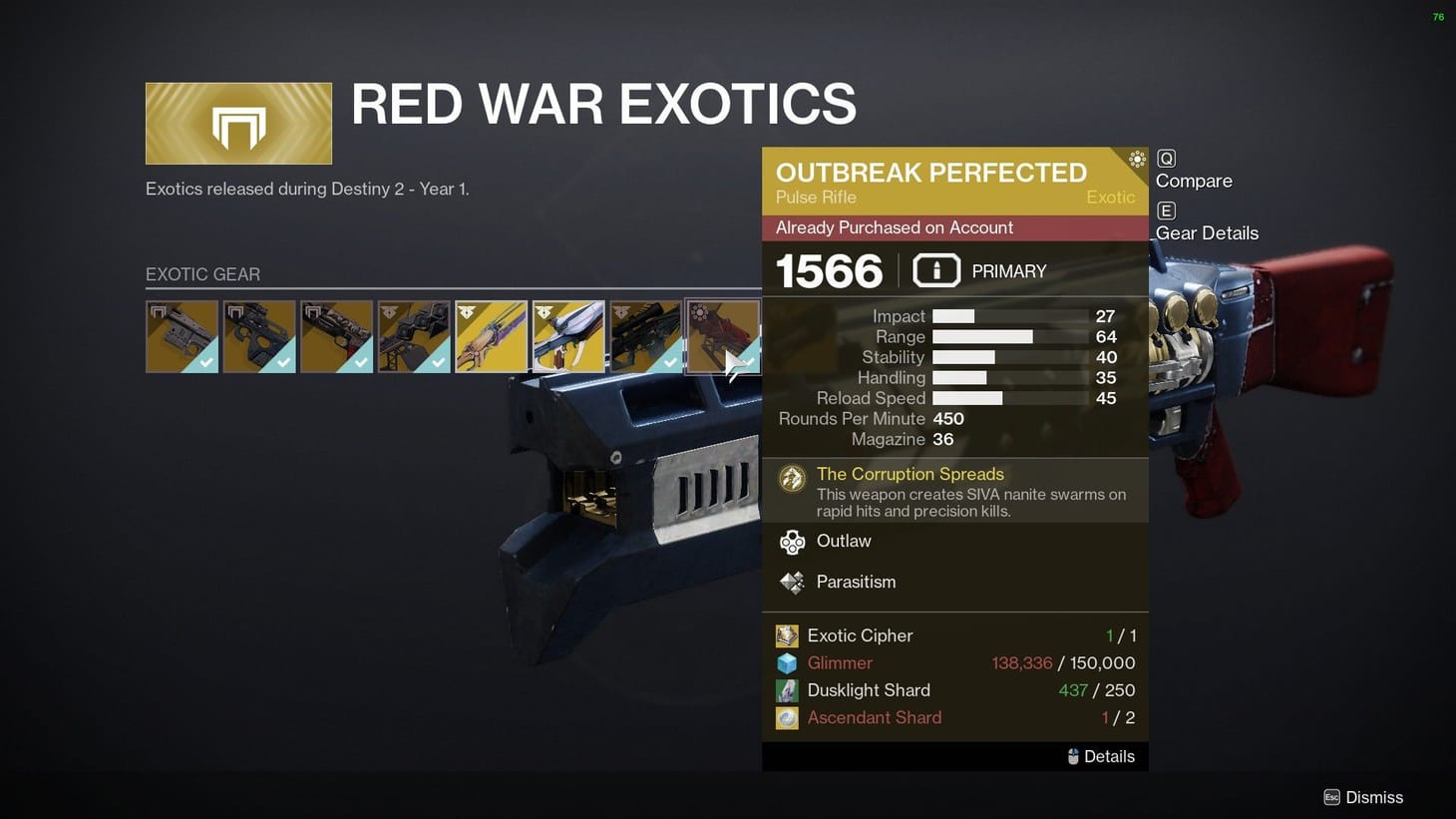The width and height of the screenshot is (1456, 819).
Task: Click the masterwork gear icon on Outbreak Perfected header
Action: (x=1137, y=158)
